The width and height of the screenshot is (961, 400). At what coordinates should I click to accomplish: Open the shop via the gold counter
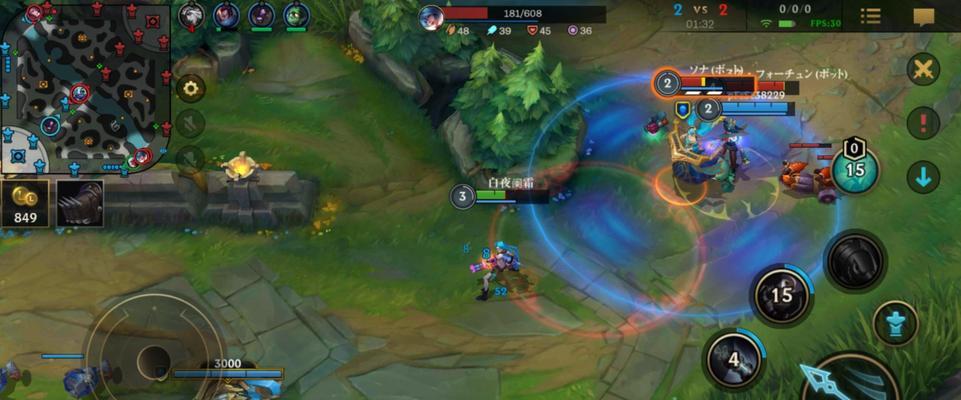(23, 203)
